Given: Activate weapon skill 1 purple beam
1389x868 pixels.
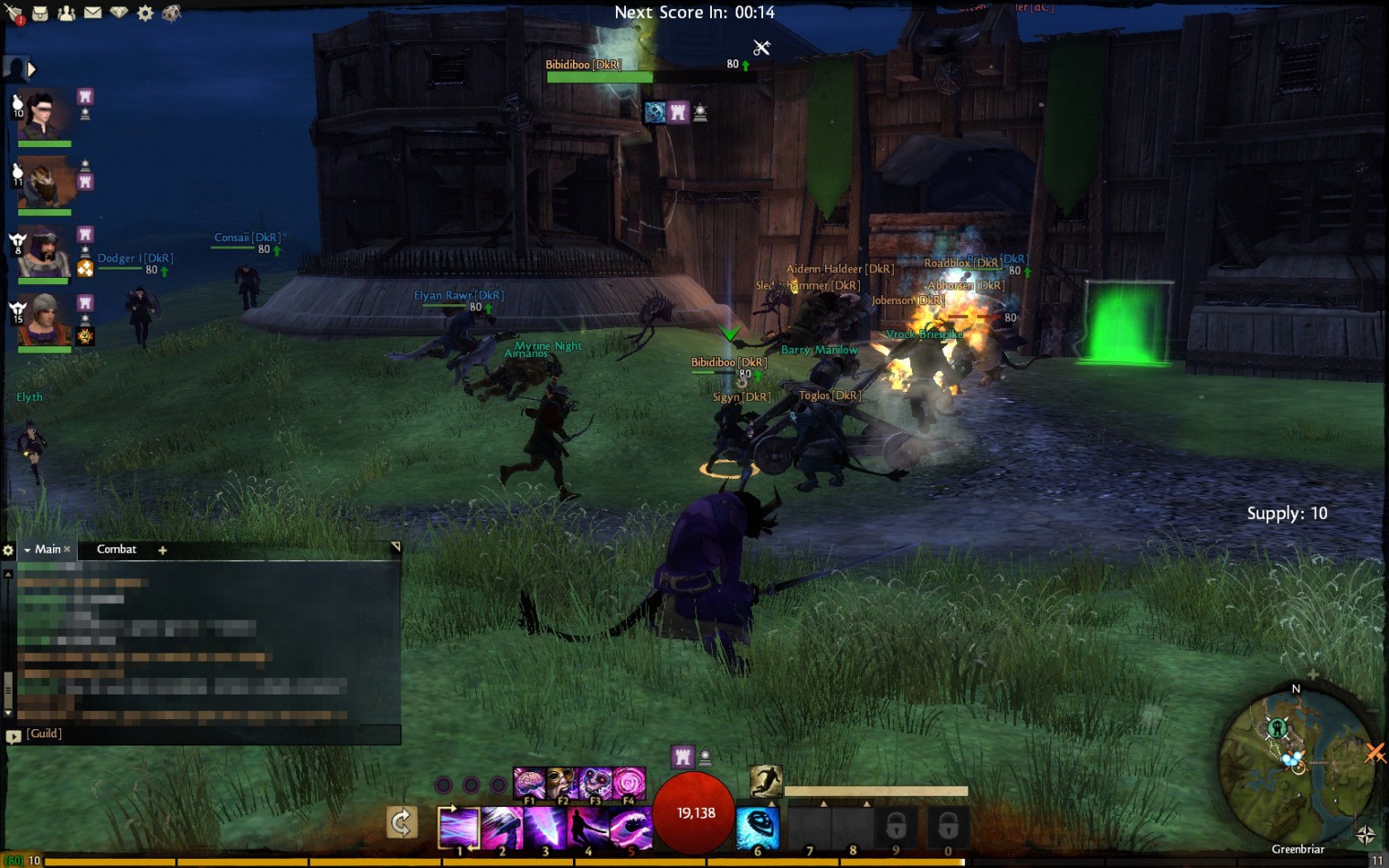Looking at the screenshot, I should 459,827.
